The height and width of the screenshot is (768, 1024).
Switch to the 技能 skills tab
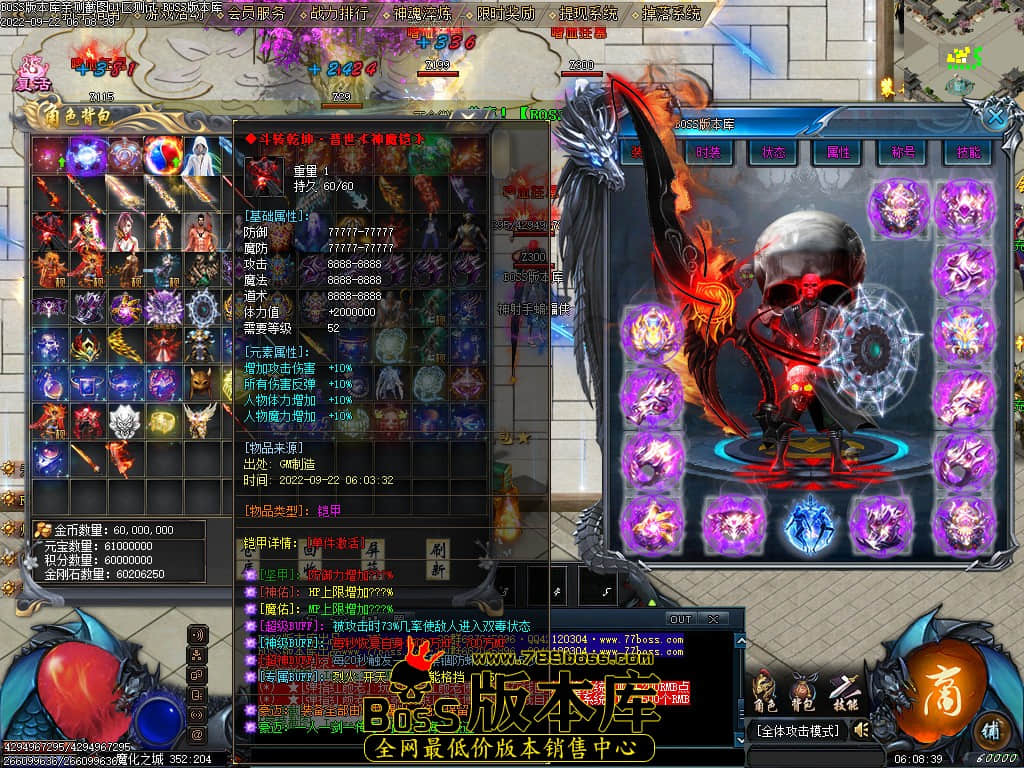point(967,152)
